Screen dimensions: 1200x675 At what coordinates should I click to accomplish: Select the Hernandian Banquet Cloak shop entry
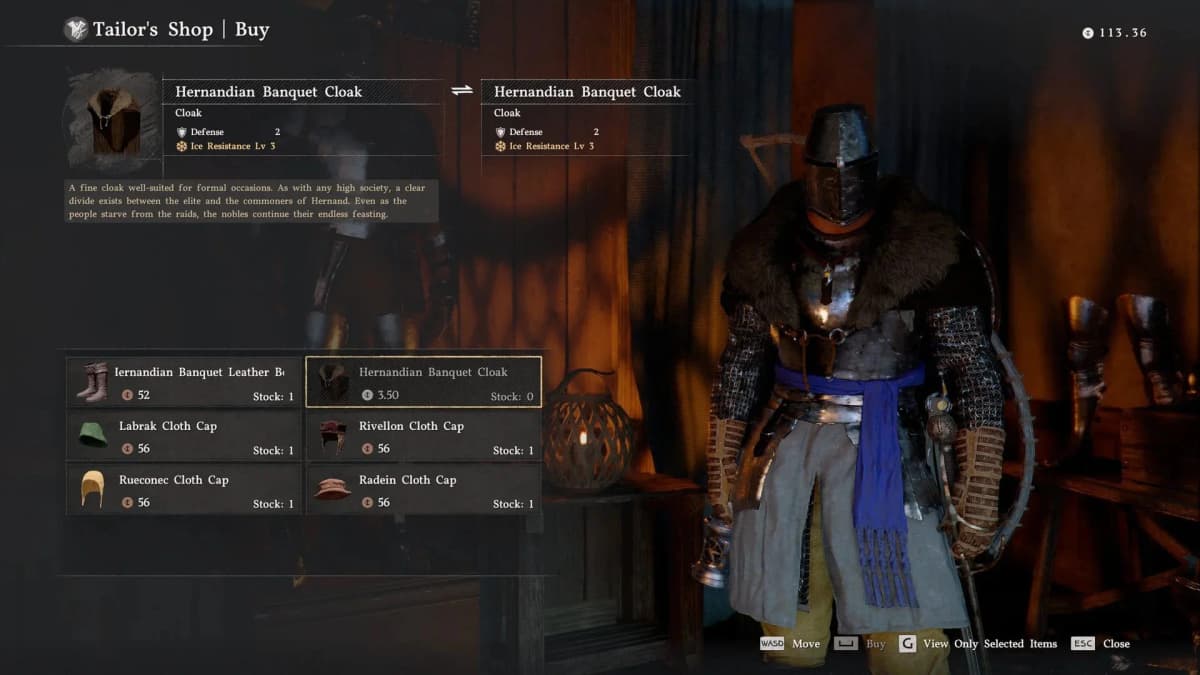pyautogui.click(x=423, y=382)
